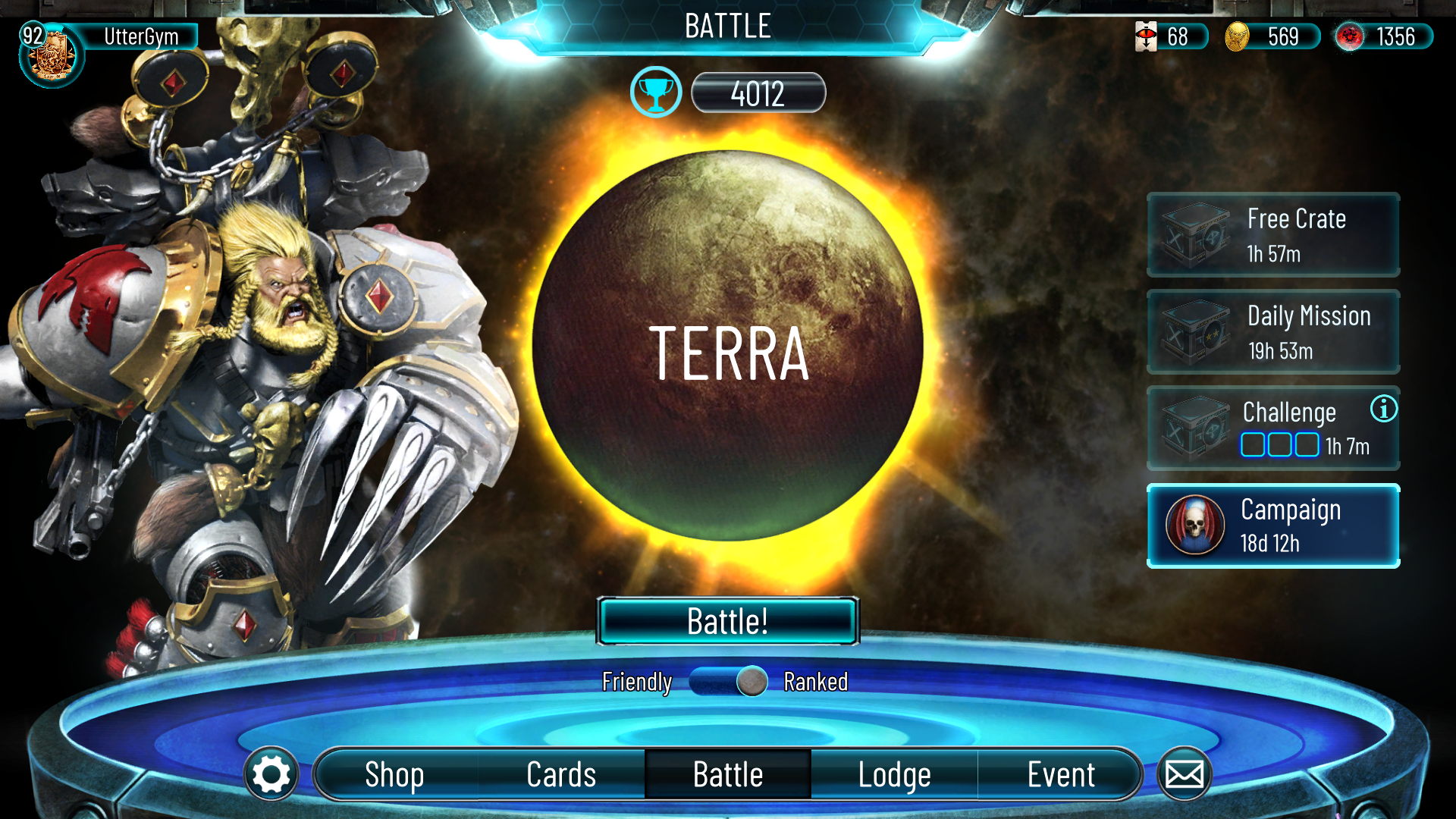1456x819 pixels.
Task: Open settings with the gear icon
Action: pyautogui.click(x=271, y=774)
